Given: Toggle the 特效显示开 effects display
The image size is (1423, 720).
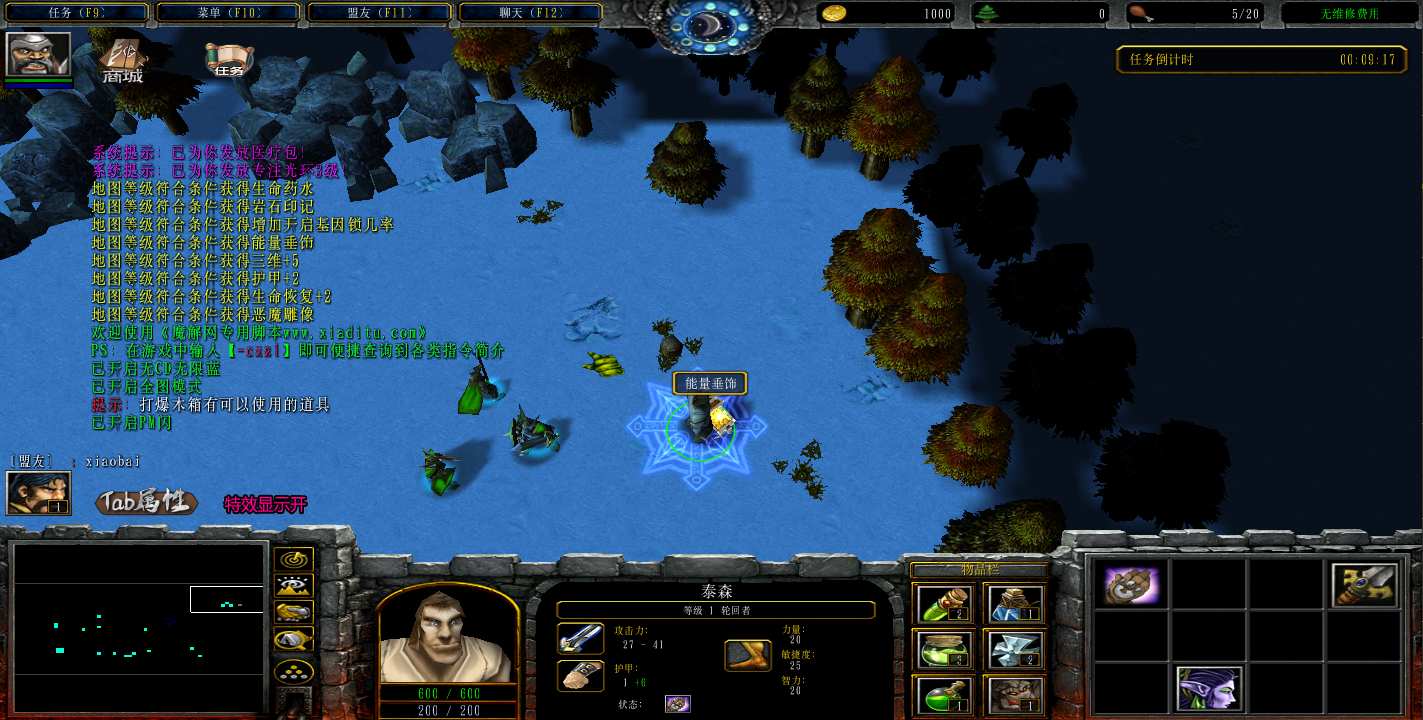Looking at the screenshot, I should tap(265, 504).
